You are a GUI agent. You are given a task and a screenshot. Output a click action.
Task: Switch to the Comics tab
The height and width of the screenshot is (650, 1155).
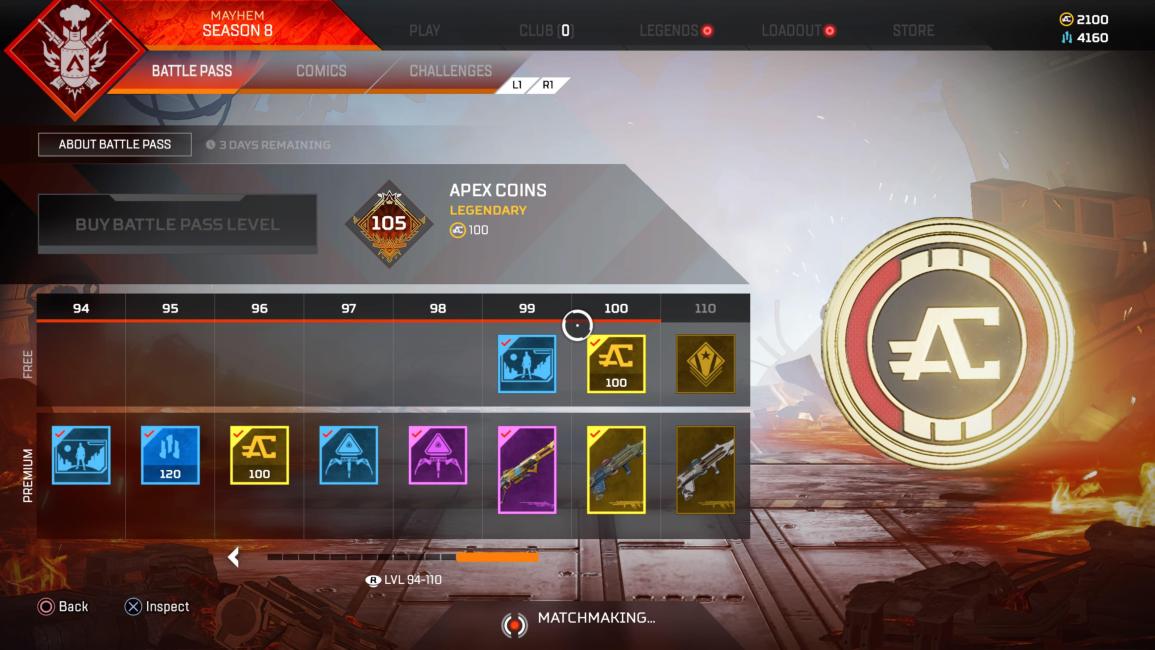[321, 71]
